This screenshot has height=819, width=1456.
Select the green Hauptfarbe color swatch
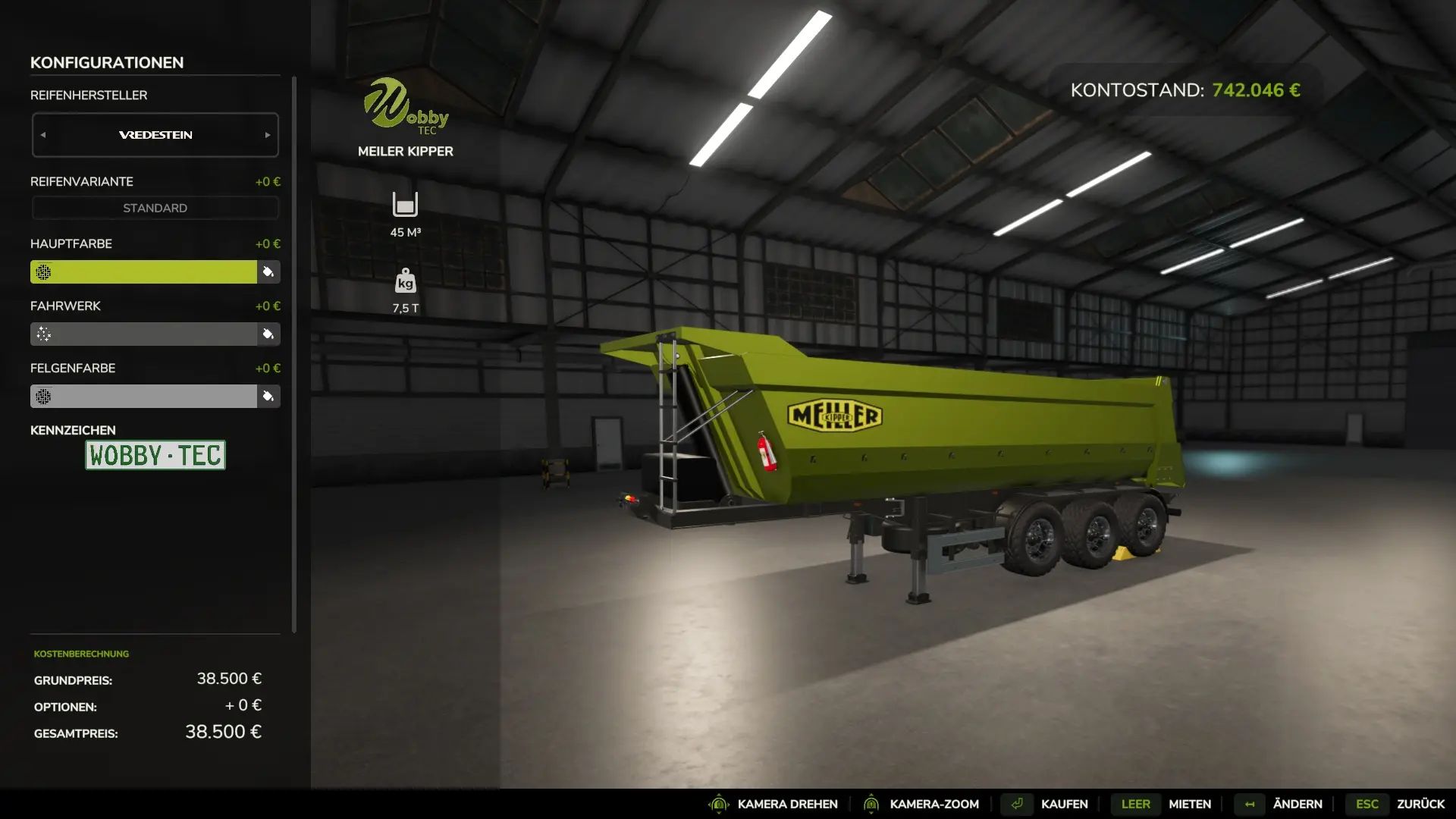click(x=144, y=271)
